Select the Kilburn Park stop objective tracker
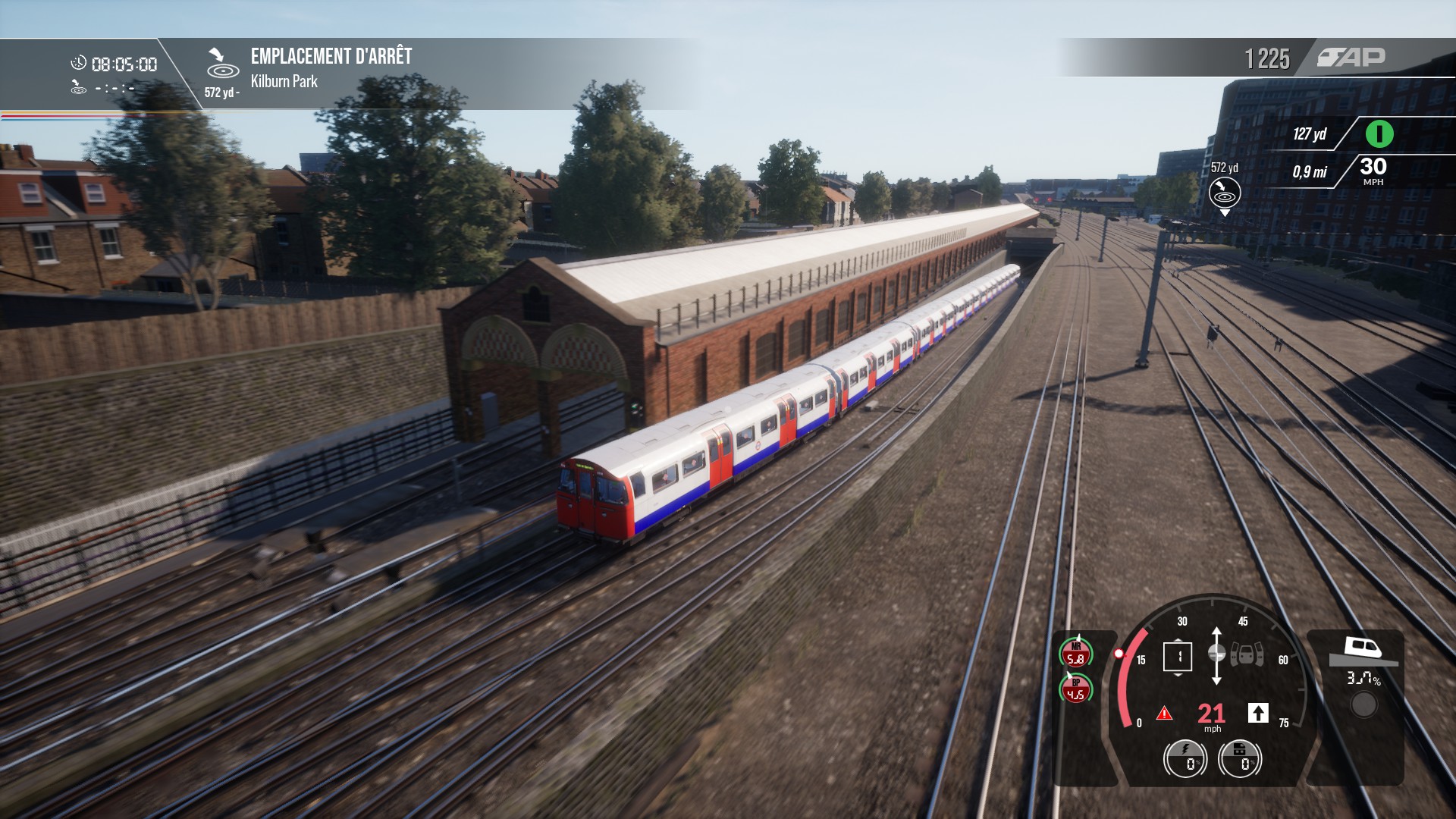The image size is (1456, 819). (x=308, y=69)
